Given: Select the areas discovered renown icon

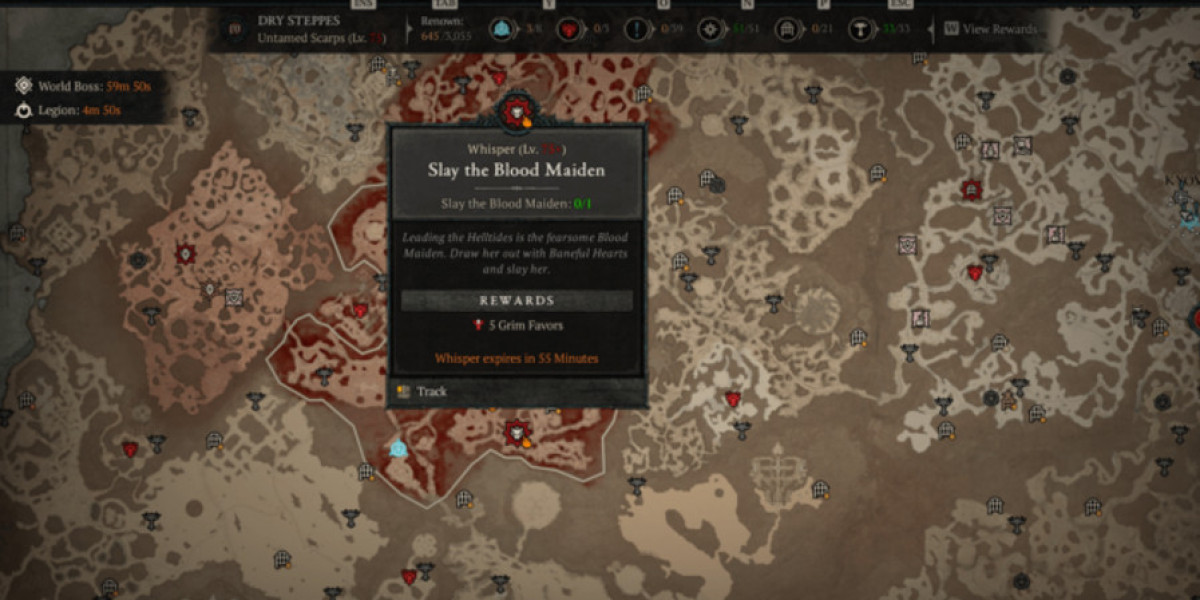Looking at the screenshot, I should point(709,30).
